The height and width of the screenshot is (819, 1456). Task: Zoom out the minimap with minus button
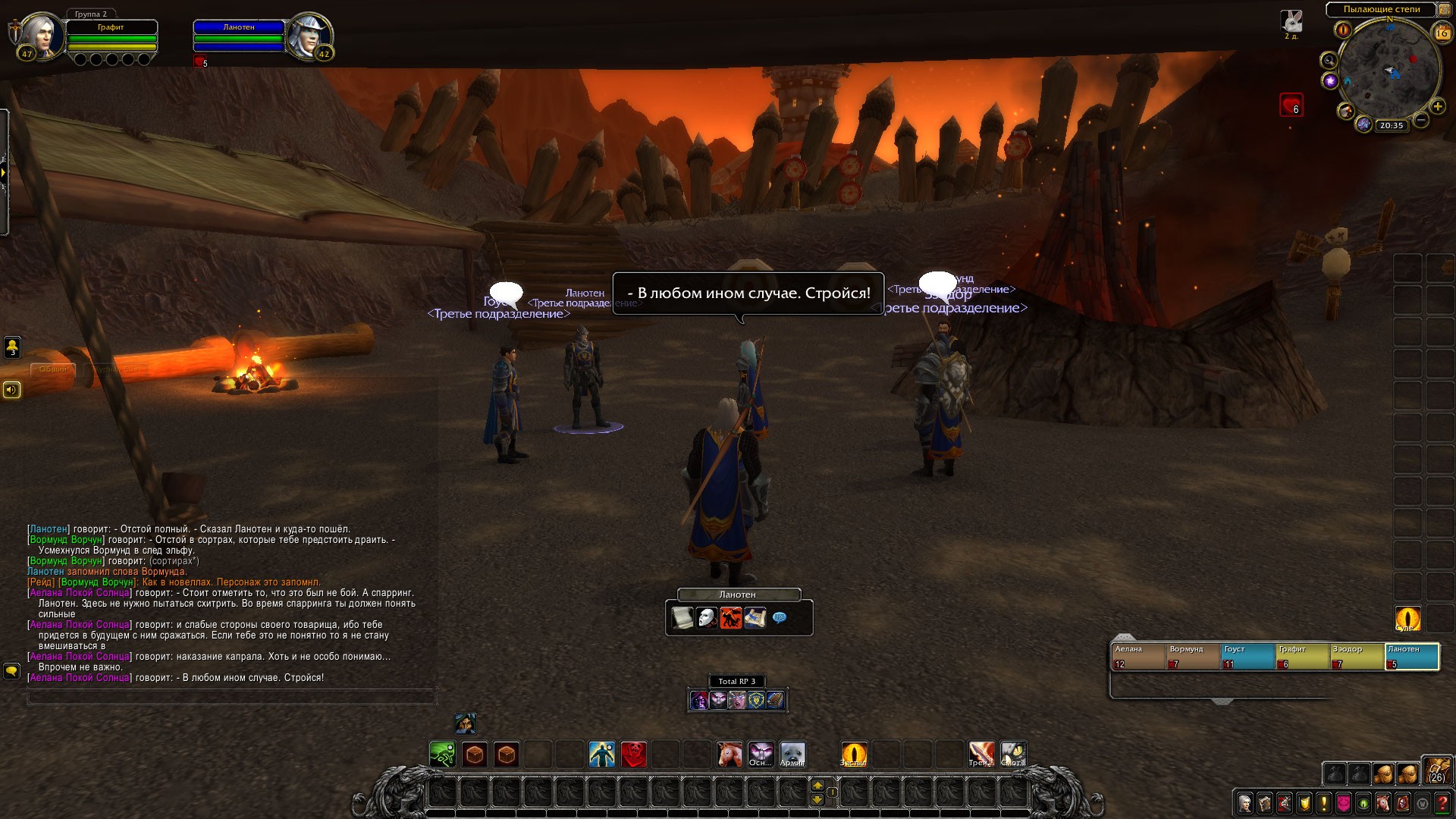tap(1421, 120)
